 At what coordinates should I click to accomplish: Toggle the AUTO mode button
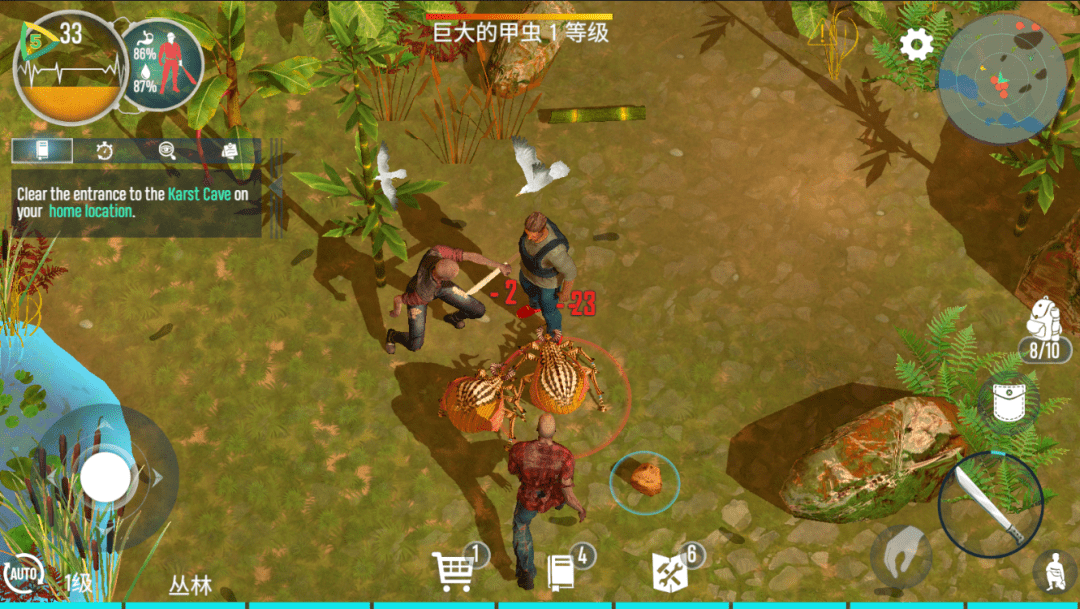tap(22, 575)
